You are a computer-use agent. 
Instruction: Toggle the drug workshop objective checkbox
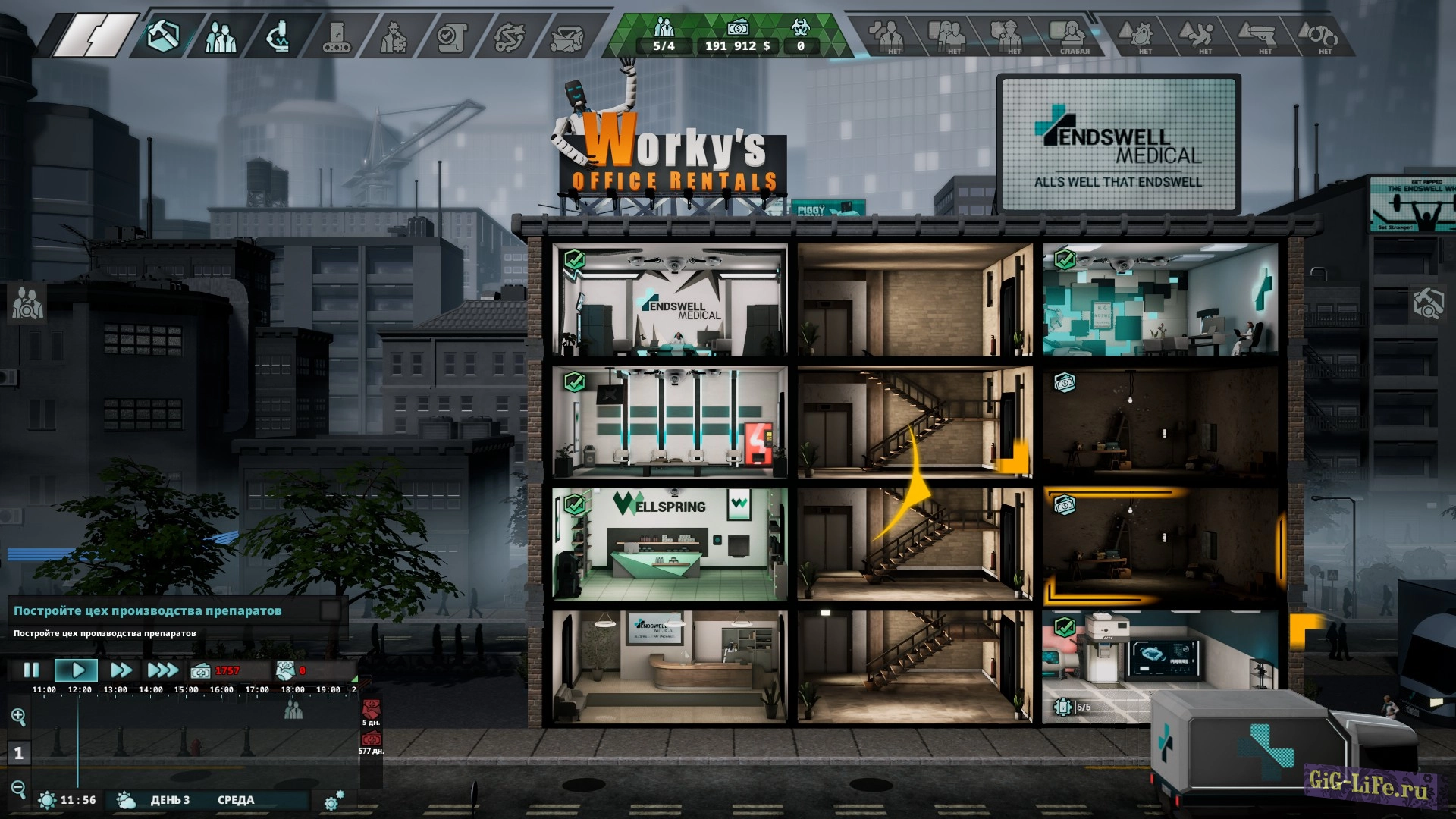tap(330, 610)
